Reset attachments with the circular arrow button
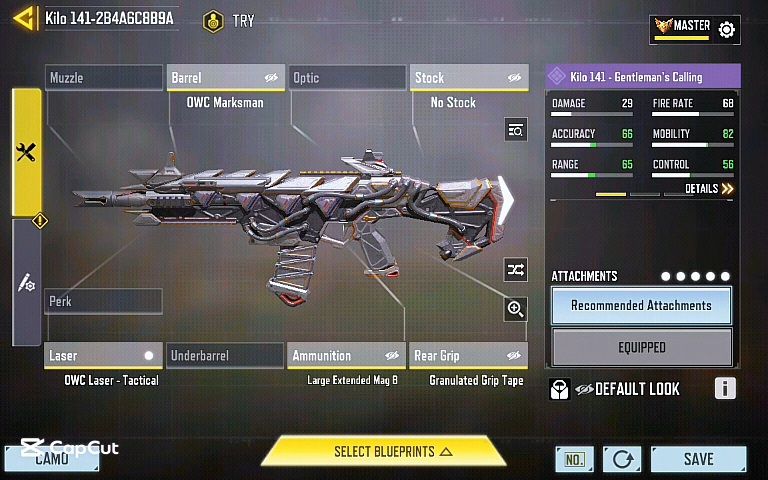This screenshot has width=768, height=480. 622,459
